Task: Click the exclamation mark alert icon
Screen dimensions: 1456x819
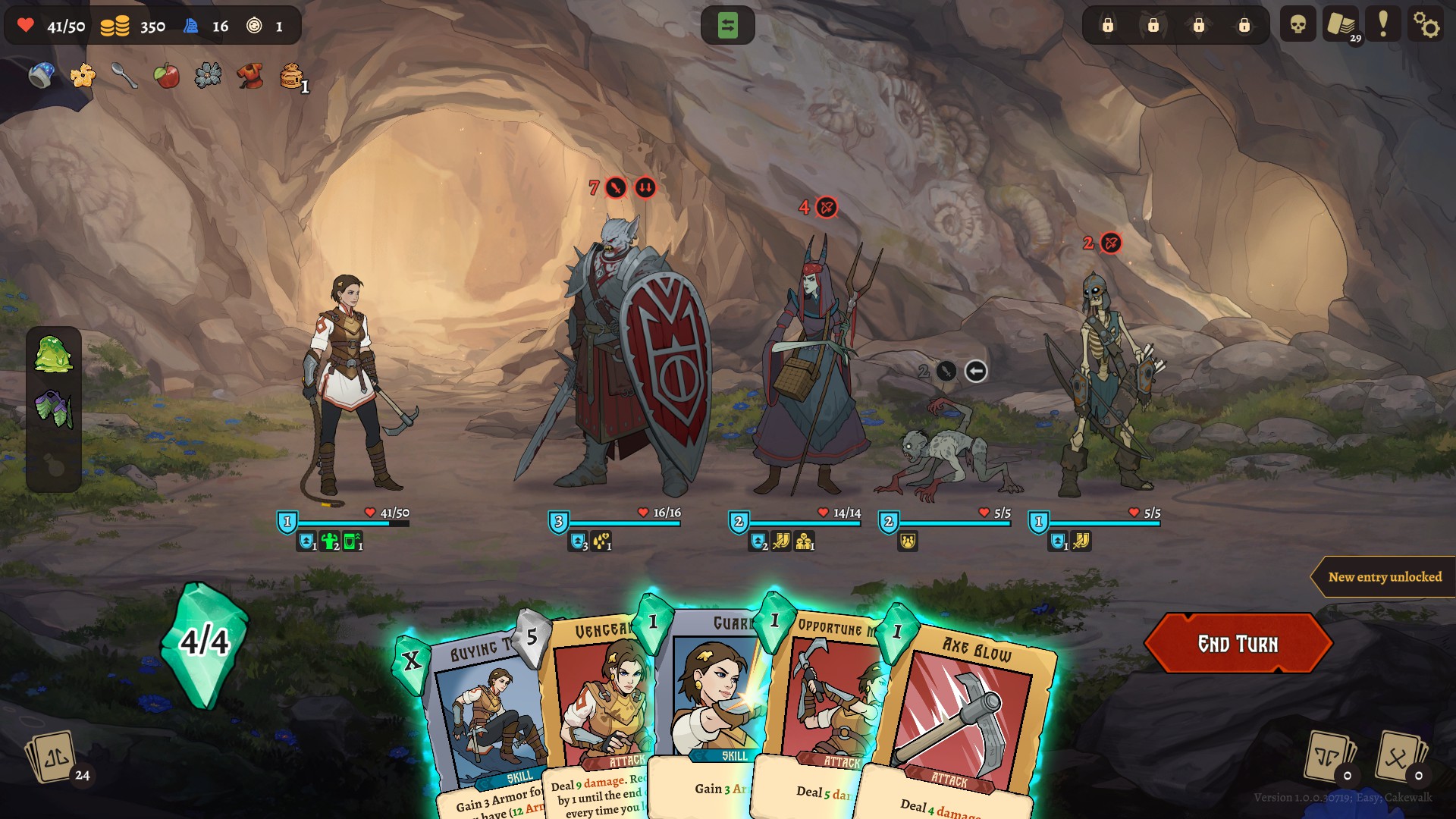Action: (1383, 25)
